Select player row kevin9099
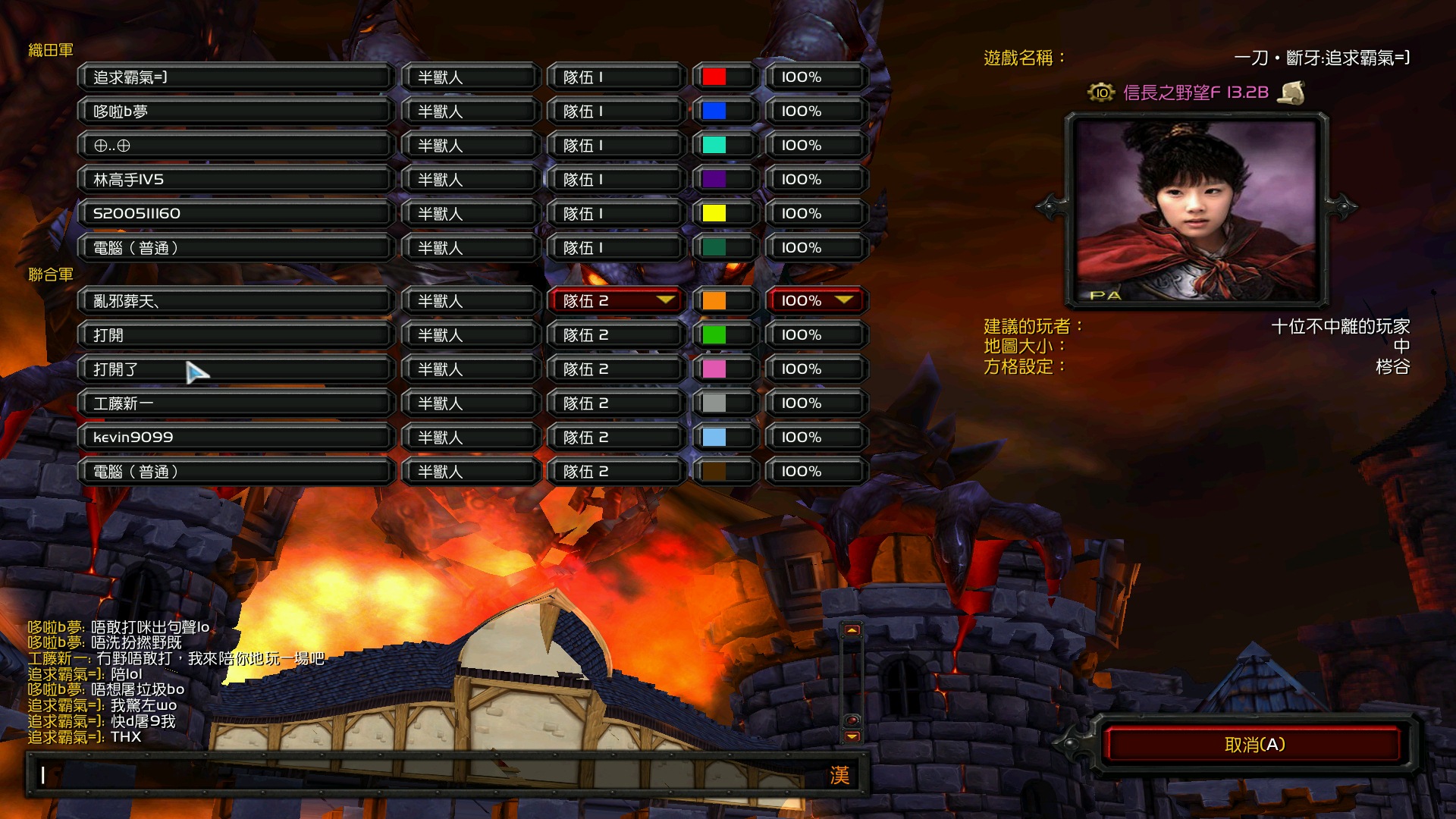This screenshot has height=819, width=1456. point(235,438)
